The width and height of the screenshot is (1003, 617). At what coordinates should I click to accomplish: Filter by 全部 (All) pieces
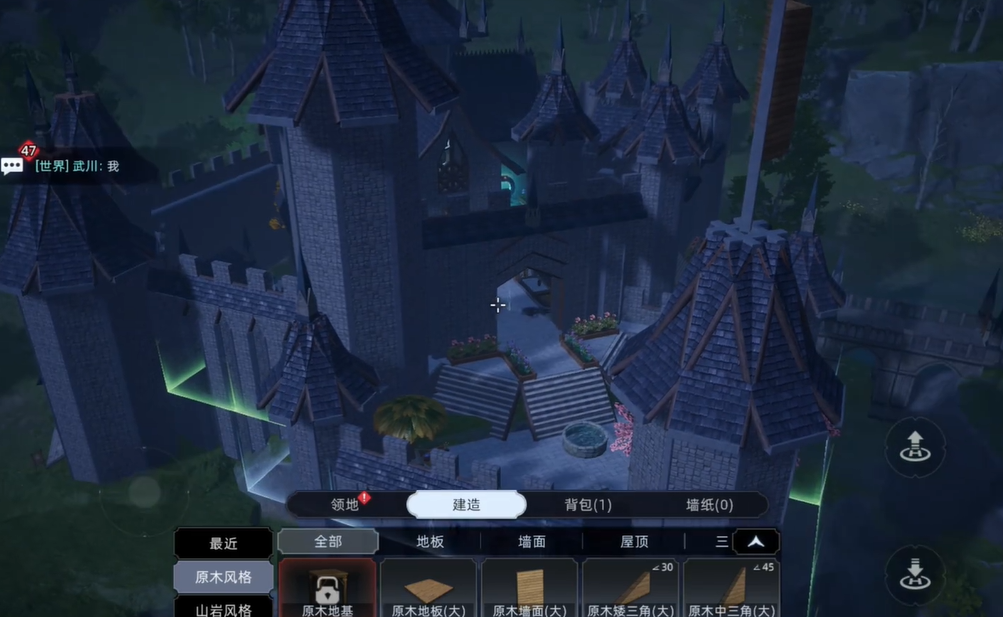[x=328, y=541]
